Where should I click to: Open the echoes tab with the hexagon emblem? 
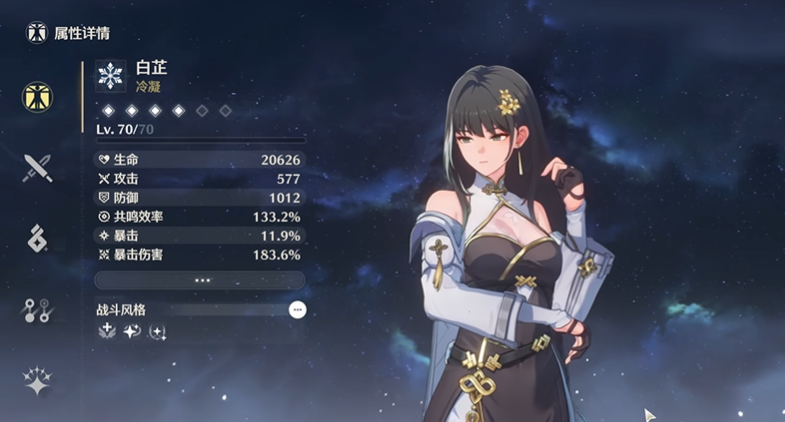click(x=38, y=238)
